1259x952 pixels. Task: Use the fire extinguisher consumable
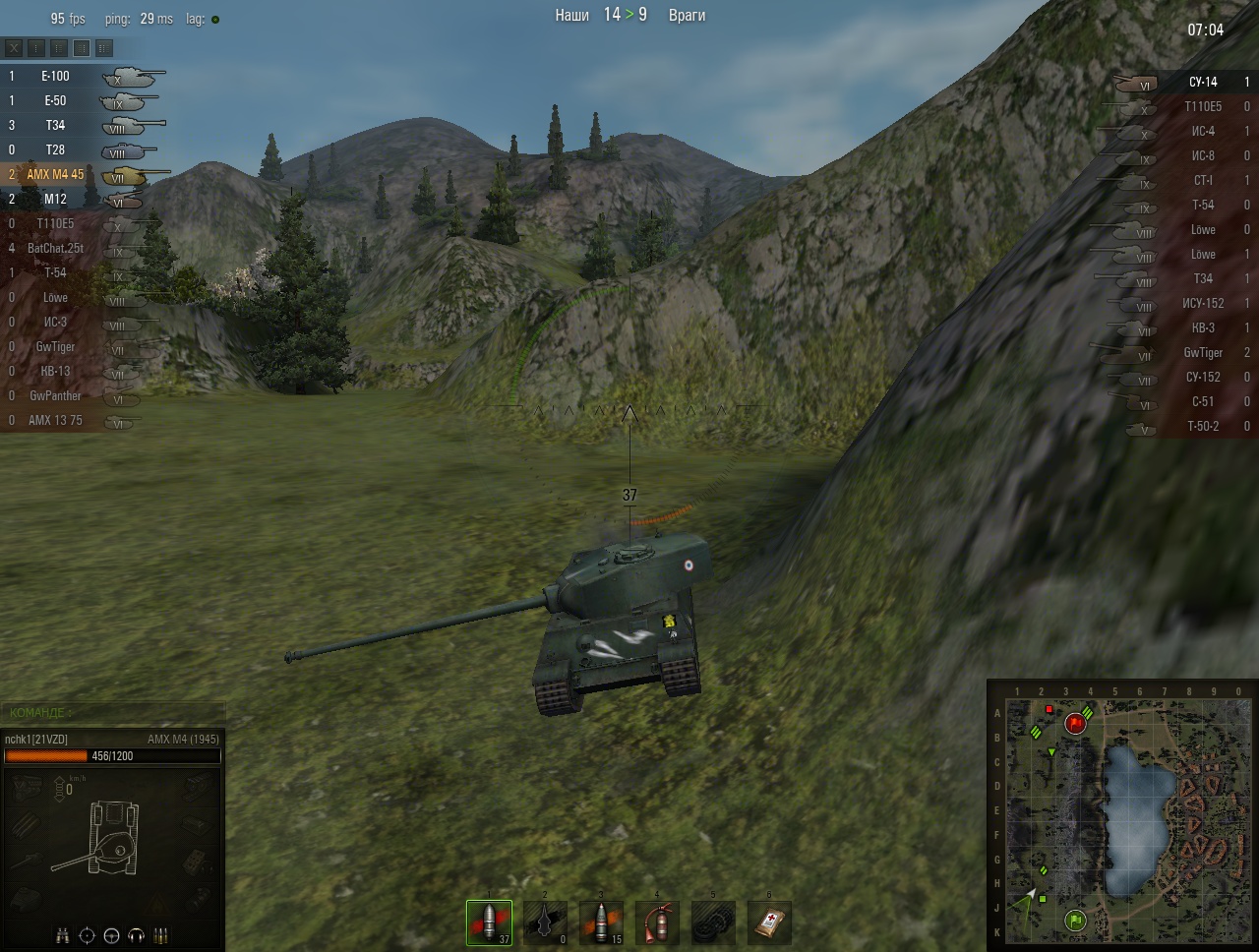[657, 923]
